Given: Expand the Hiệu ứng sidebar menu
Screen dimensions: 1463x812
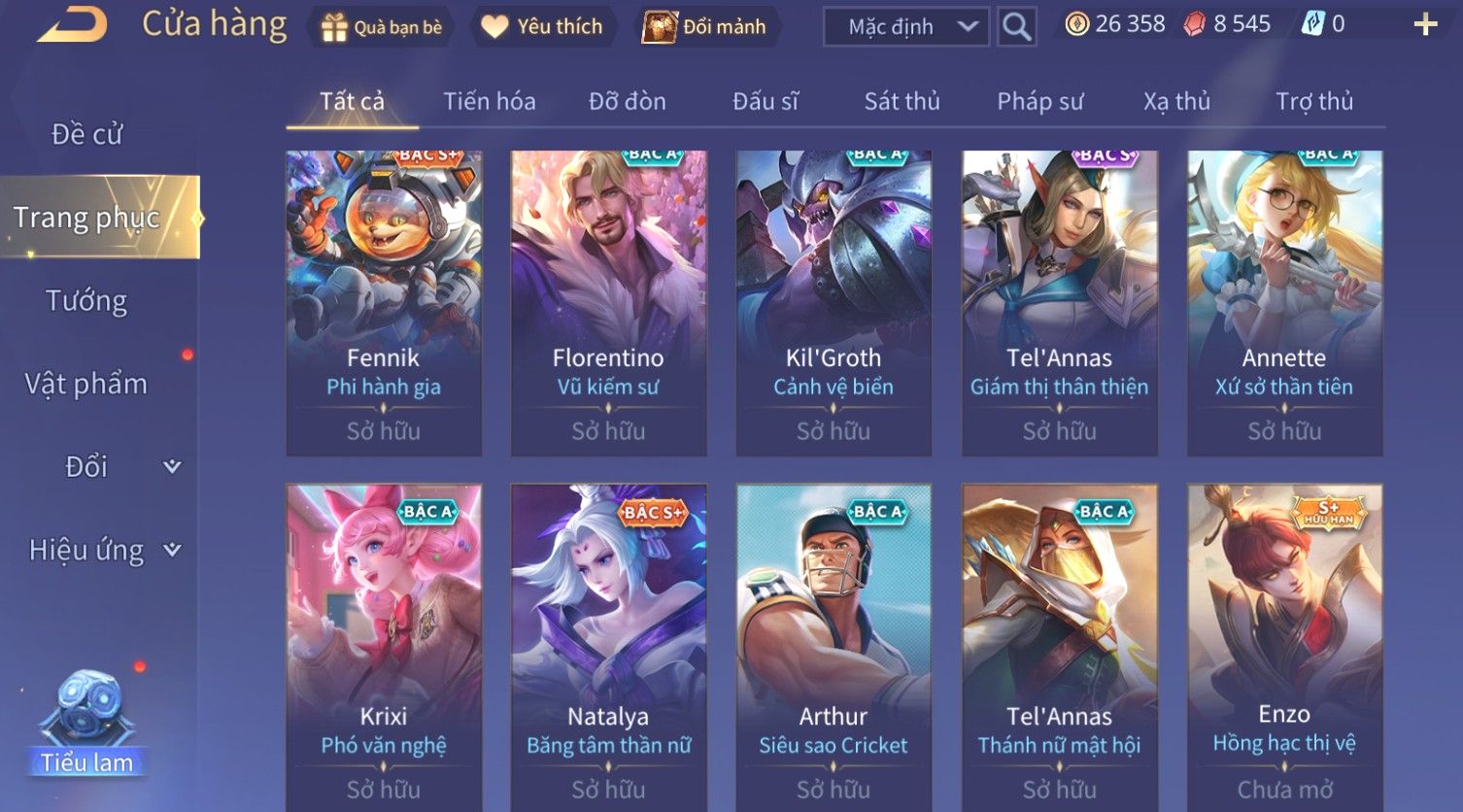Looking at the screenshot, I should [x=103, y=551].
